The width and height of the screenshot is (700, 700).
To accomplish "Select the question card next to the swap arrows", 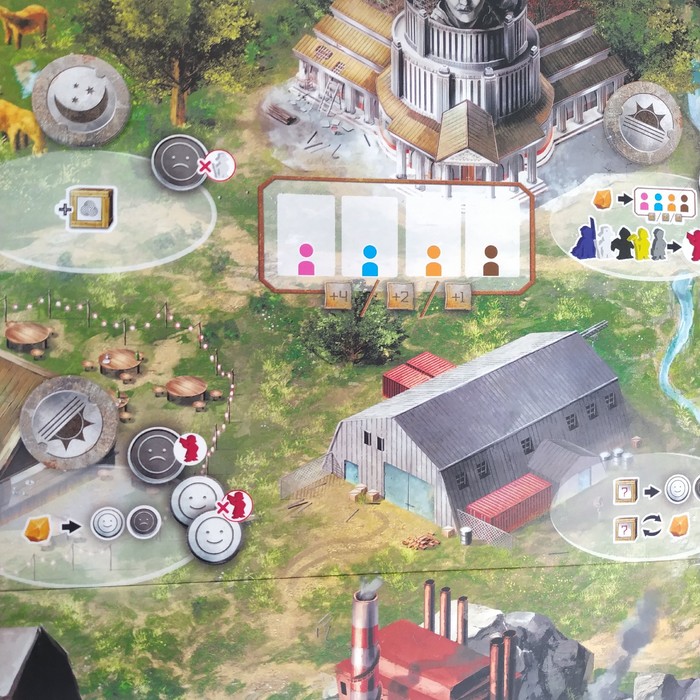I will click(628, 525).
